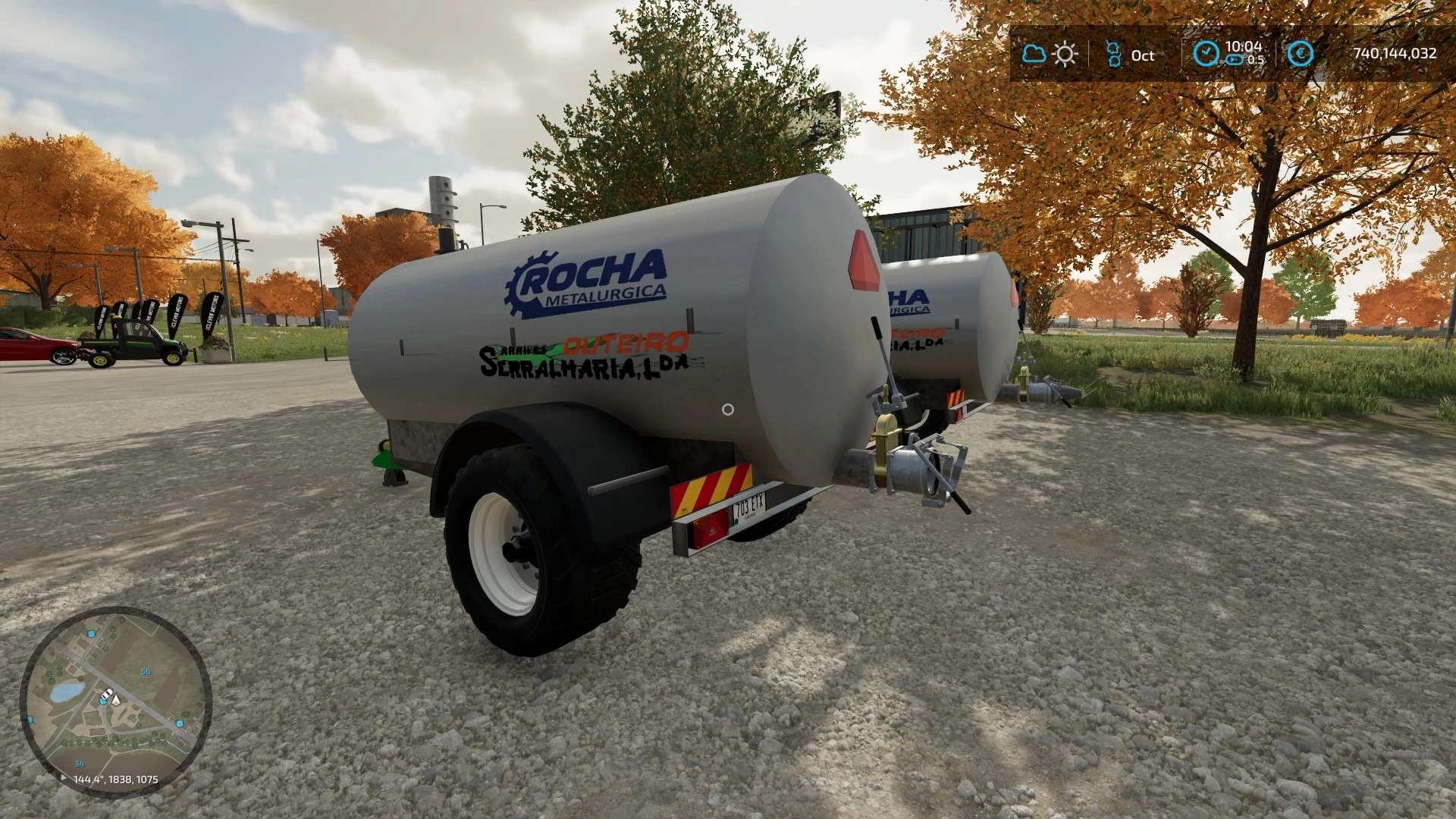The width and height of the screenshot is (1456, 819).
Task: Select the sun weather icon
Action: tap(1065, 55)
